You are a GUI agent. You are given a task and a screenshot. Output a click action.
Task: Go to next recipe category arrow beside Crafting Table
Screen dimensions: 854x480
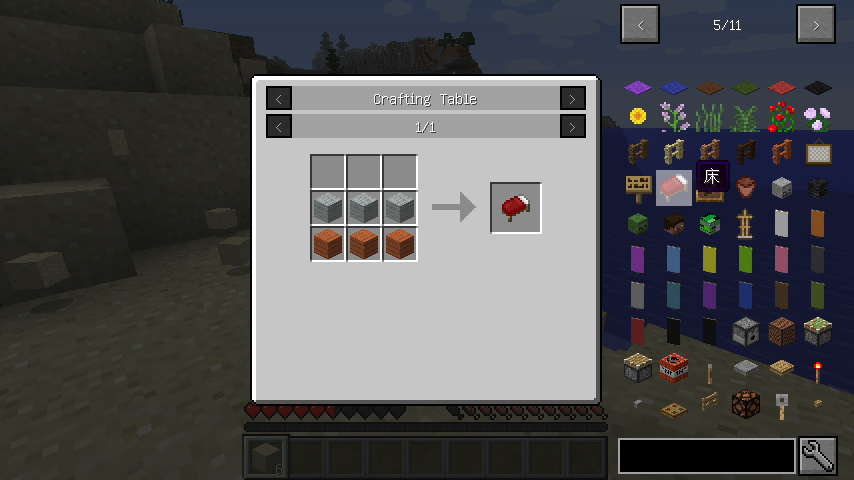pos(573,98)
